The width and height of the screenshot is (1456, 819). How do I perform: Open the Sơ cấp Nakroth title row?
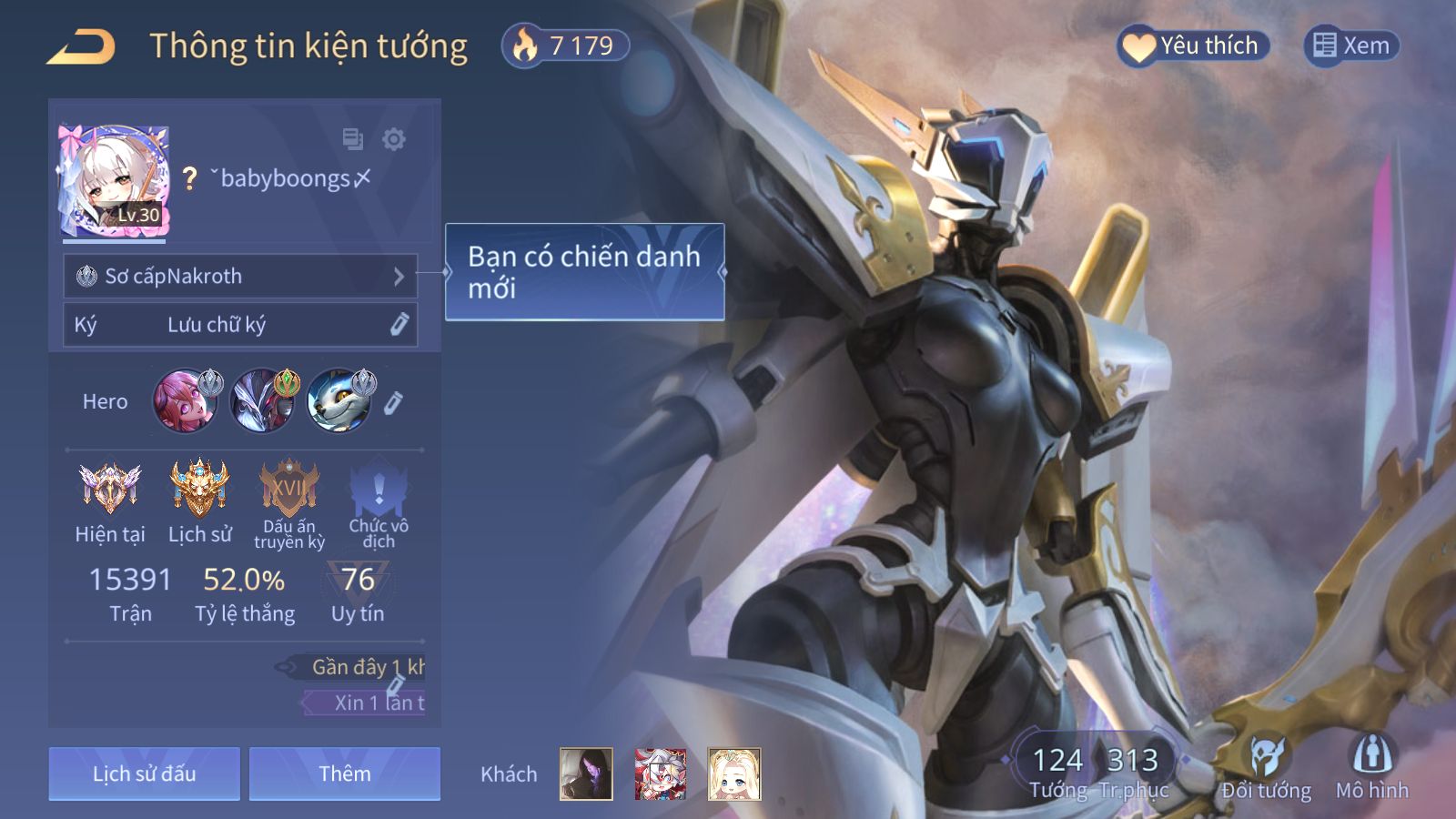tap(240, 276)
